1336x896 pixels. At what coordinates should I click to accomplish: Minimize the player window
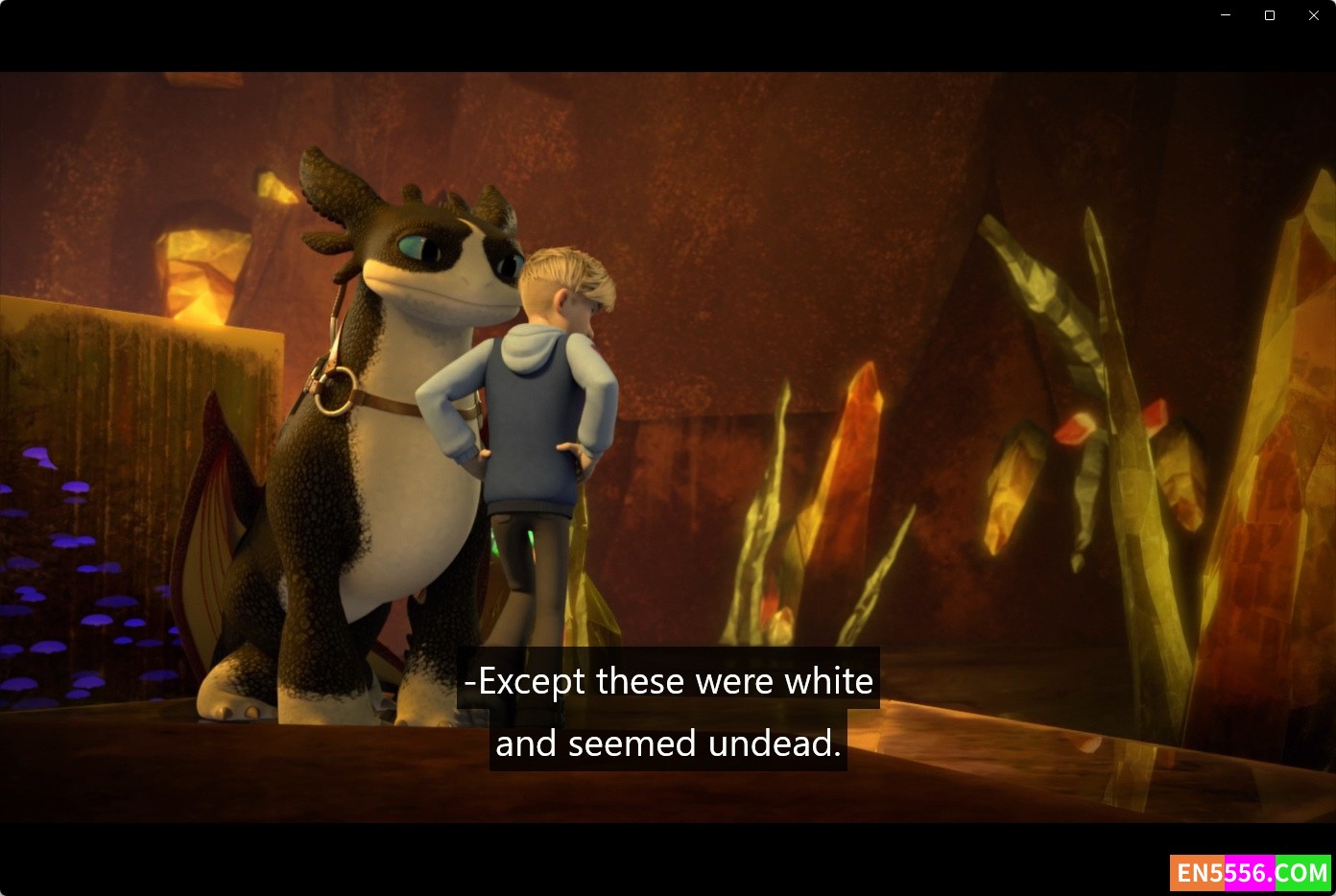[x=1226, y=15]
